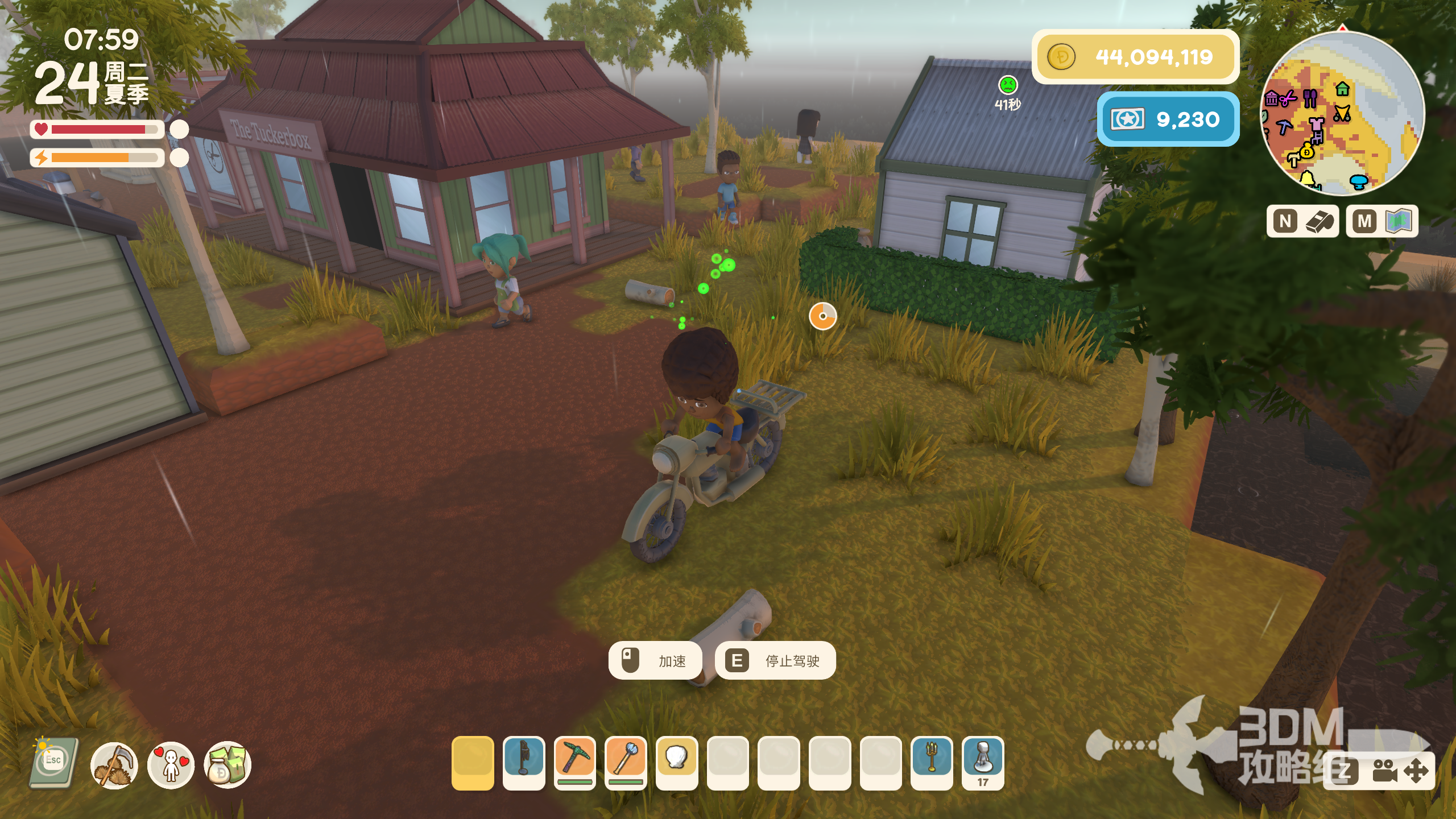
Task: Open the scythe and grass task icon
Action: tap(114, 765)
